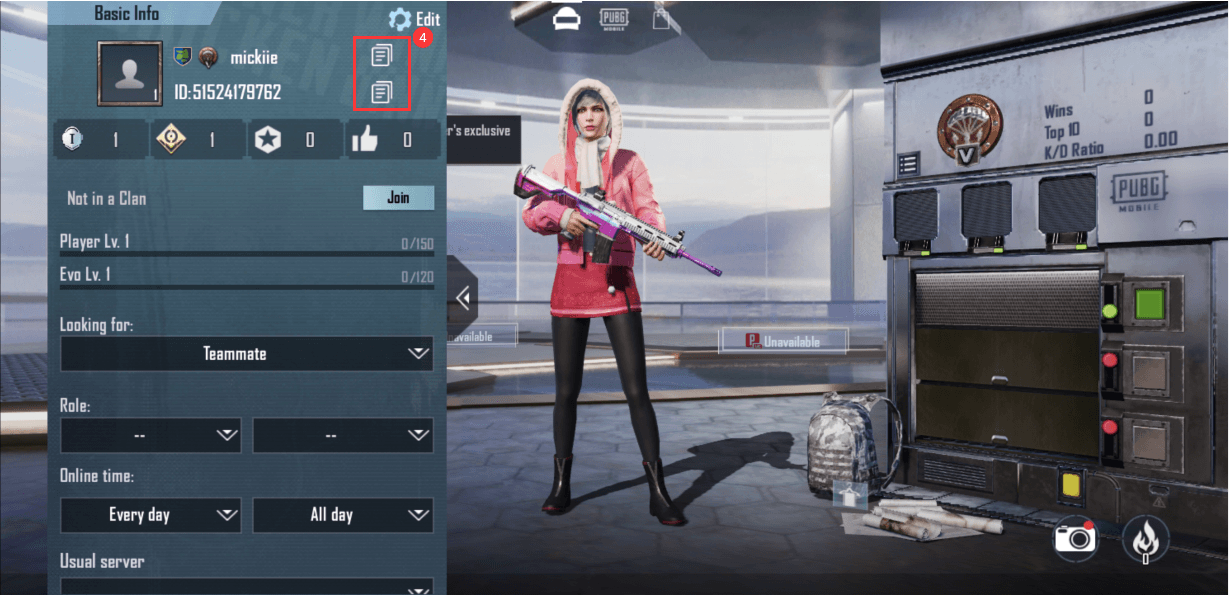Join a clan with the Join button
Screen dimensions: 1230x595
[398, 198]
